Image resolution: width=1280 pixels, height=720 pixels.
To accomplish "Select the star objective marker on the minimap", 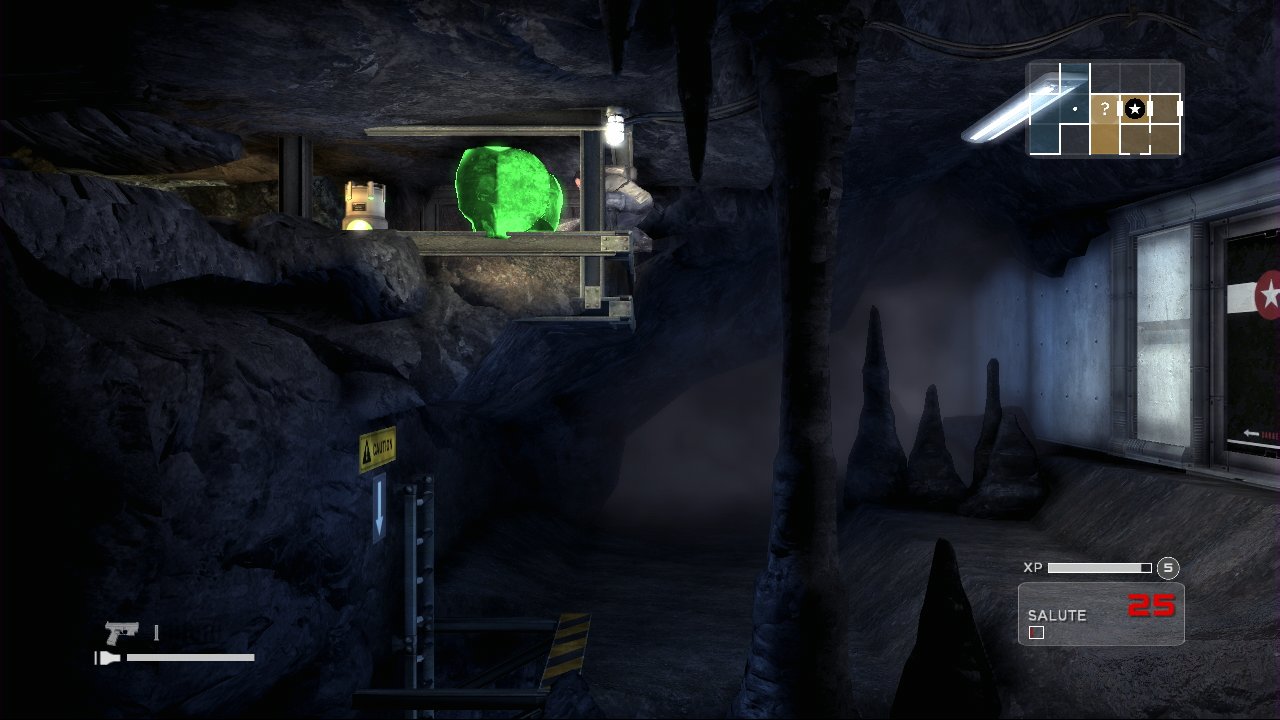I will pos(1135,108).
